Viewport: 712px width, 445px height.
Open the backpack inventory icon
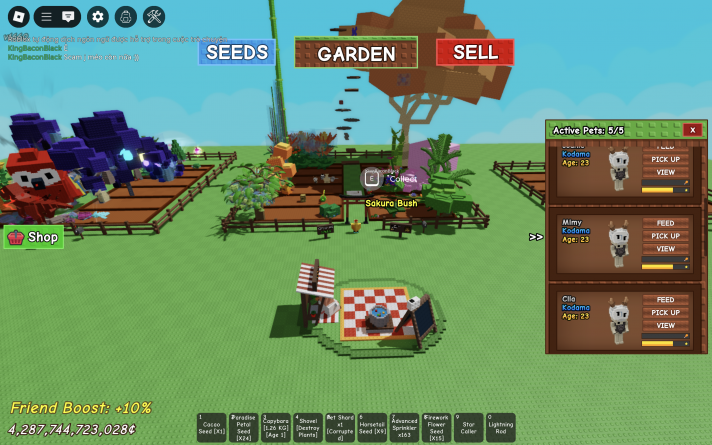[x=125, y=16]
